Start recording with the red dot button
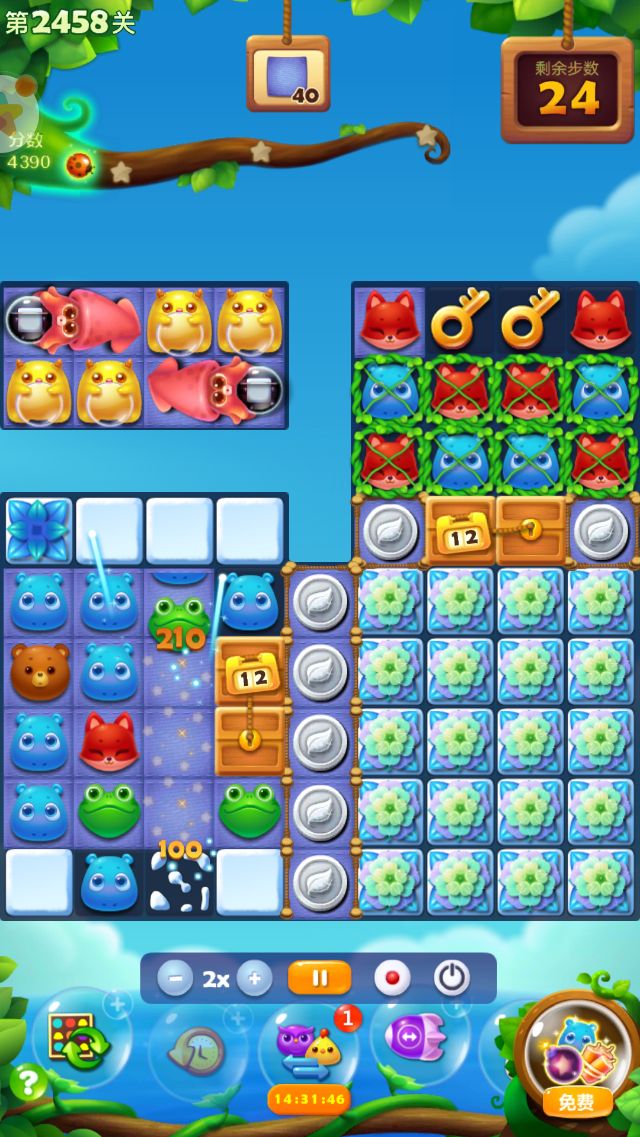 coord(392,978)
